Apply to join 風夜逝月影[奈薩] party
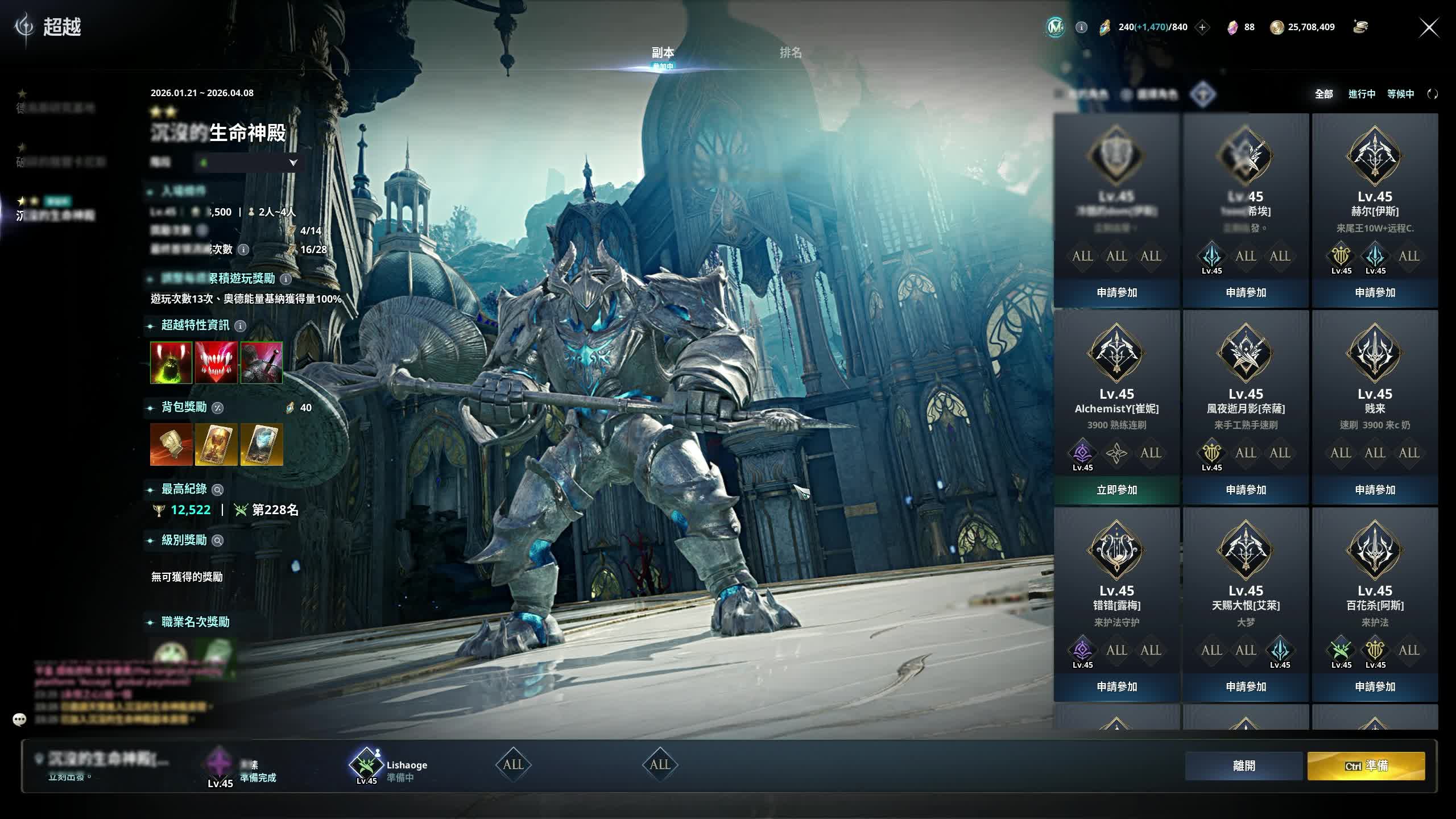The image size is (1456, 819). tap(1246, 490)
